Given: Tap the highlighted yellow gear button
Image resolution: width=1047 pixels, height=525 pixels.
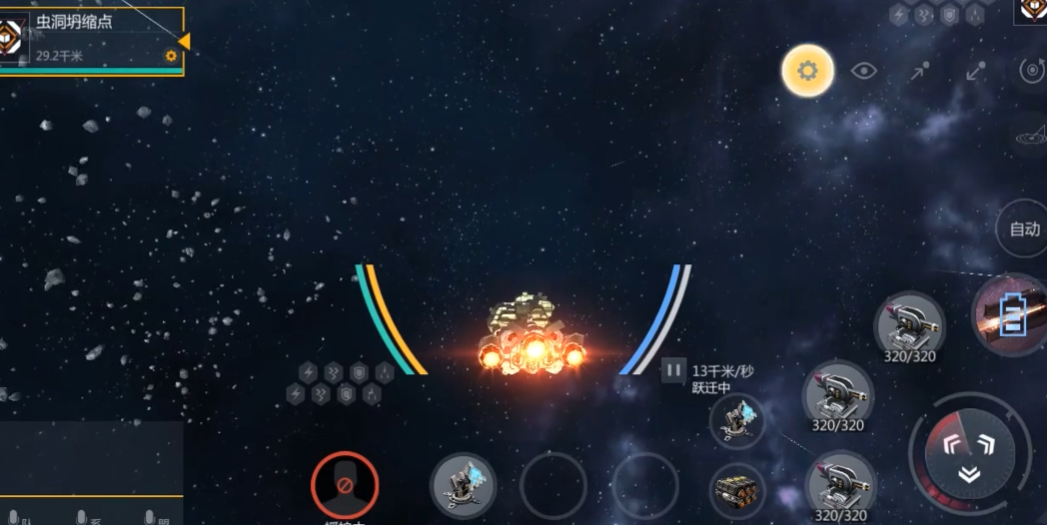Looking at the screenshot, I should pyautogui.click(x=808, y=71).
